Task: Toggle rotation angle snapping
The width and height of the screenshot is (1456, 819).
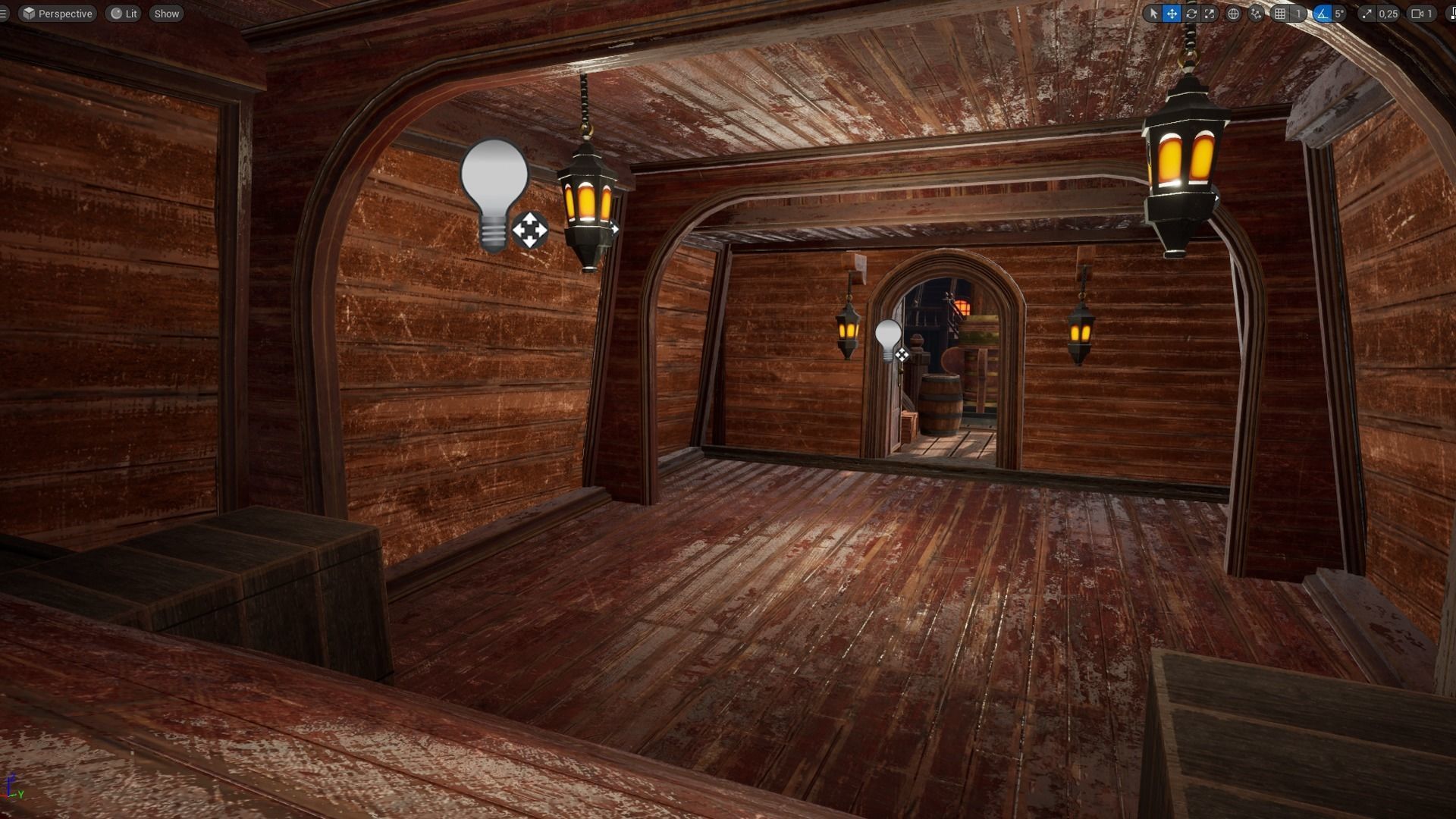Action: 1322,14
